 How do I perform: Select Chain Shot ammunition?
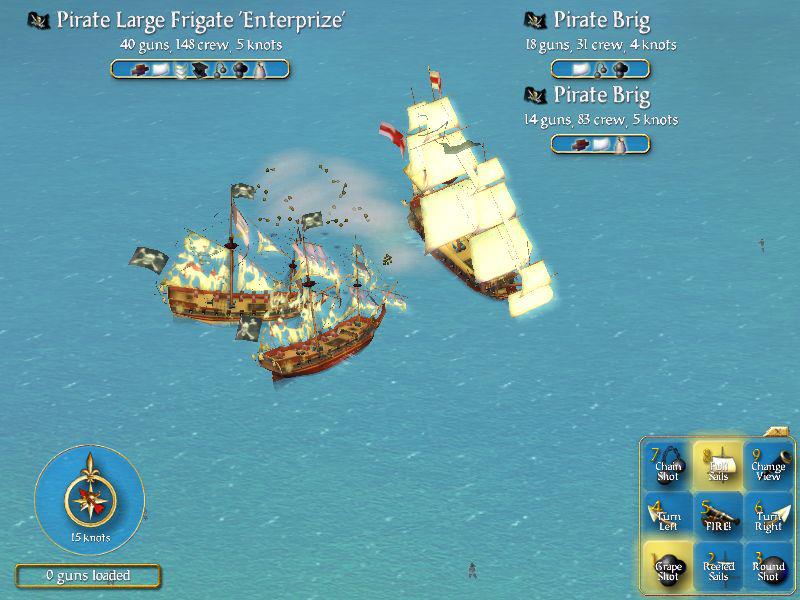(668, 465)
